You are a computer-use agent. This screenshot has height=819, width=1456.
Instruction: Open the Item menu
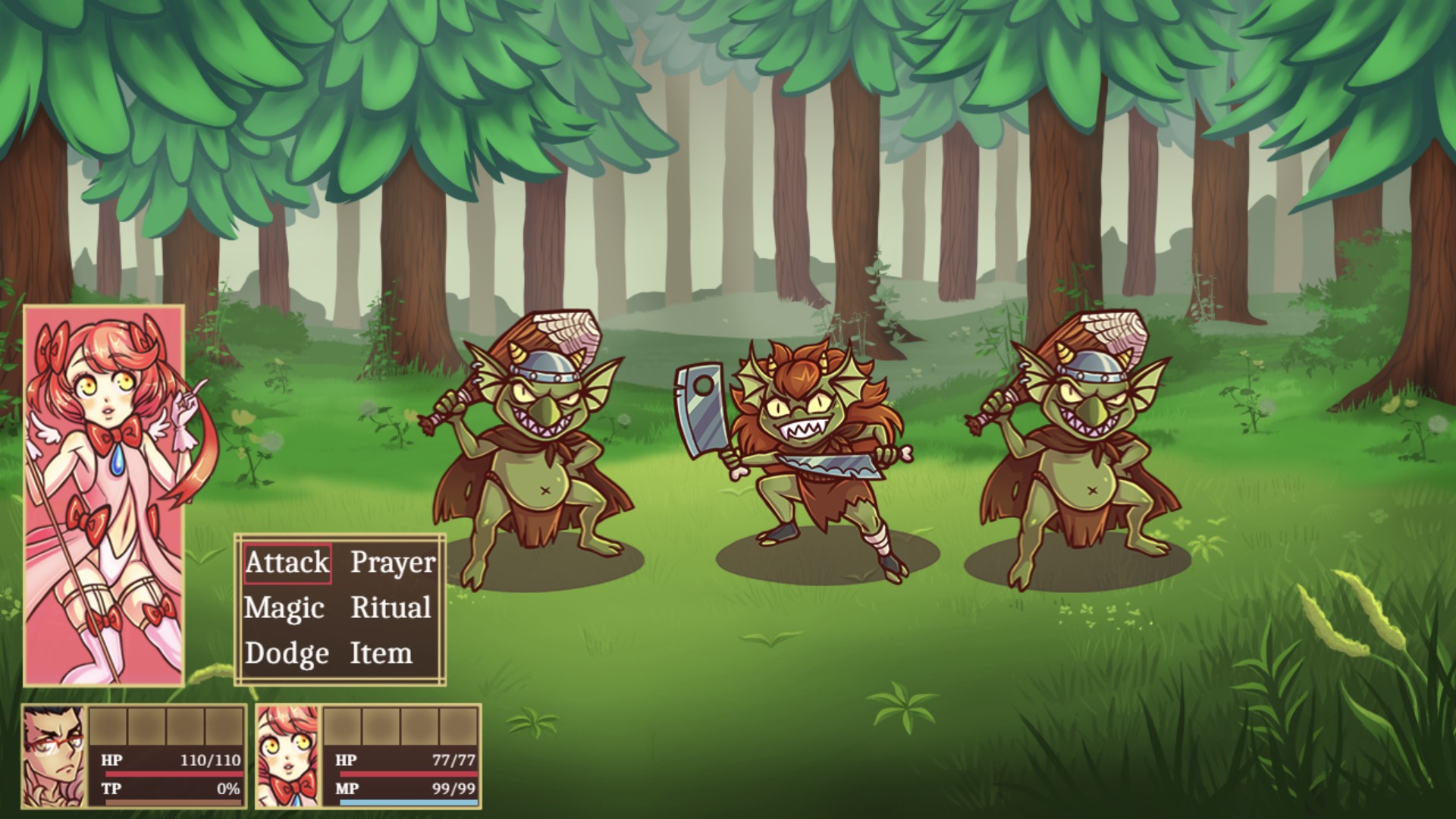point(381,654)
